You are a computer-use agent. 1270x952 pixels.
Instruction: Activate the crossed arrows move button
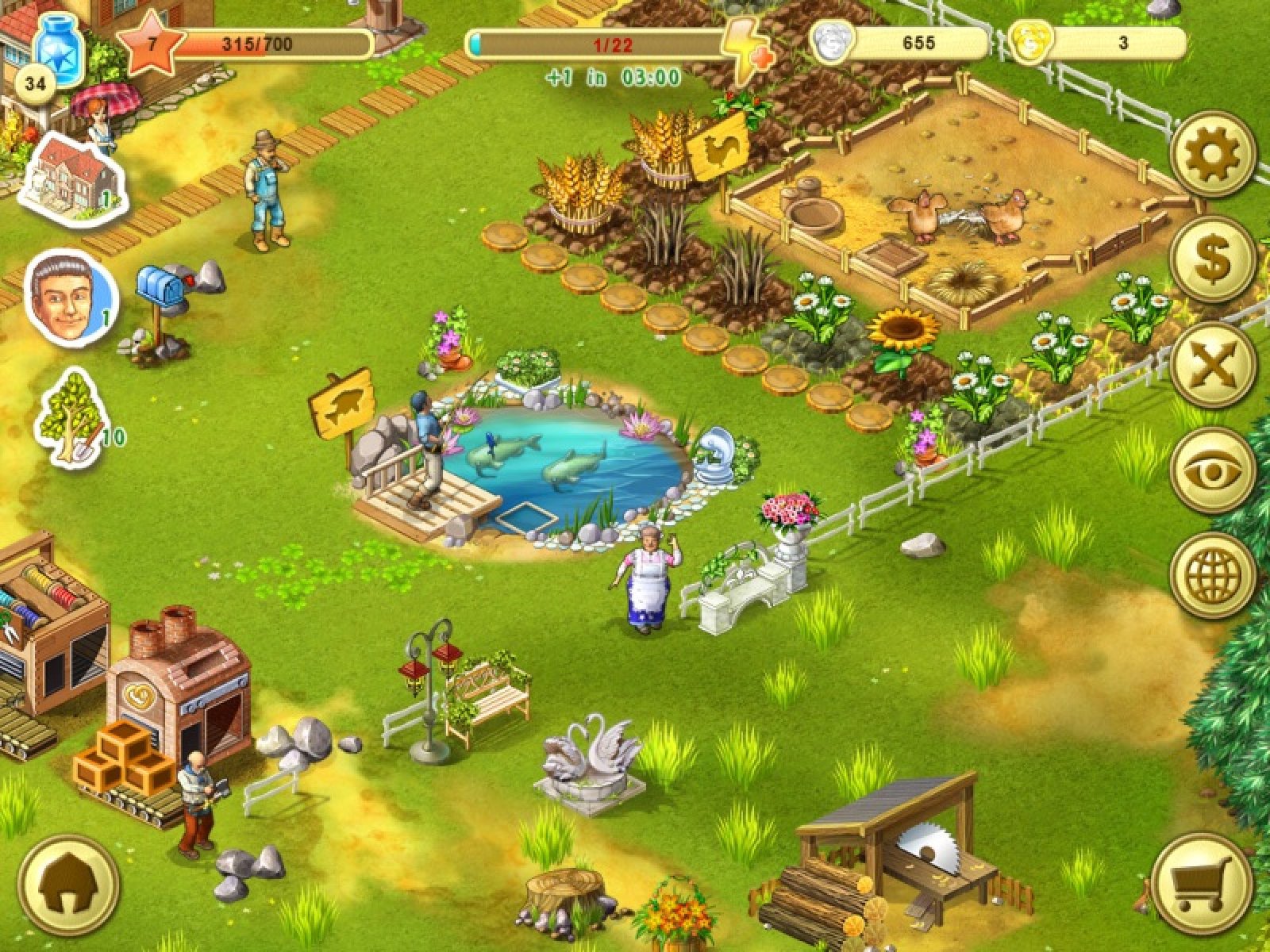pos(1212,364)
